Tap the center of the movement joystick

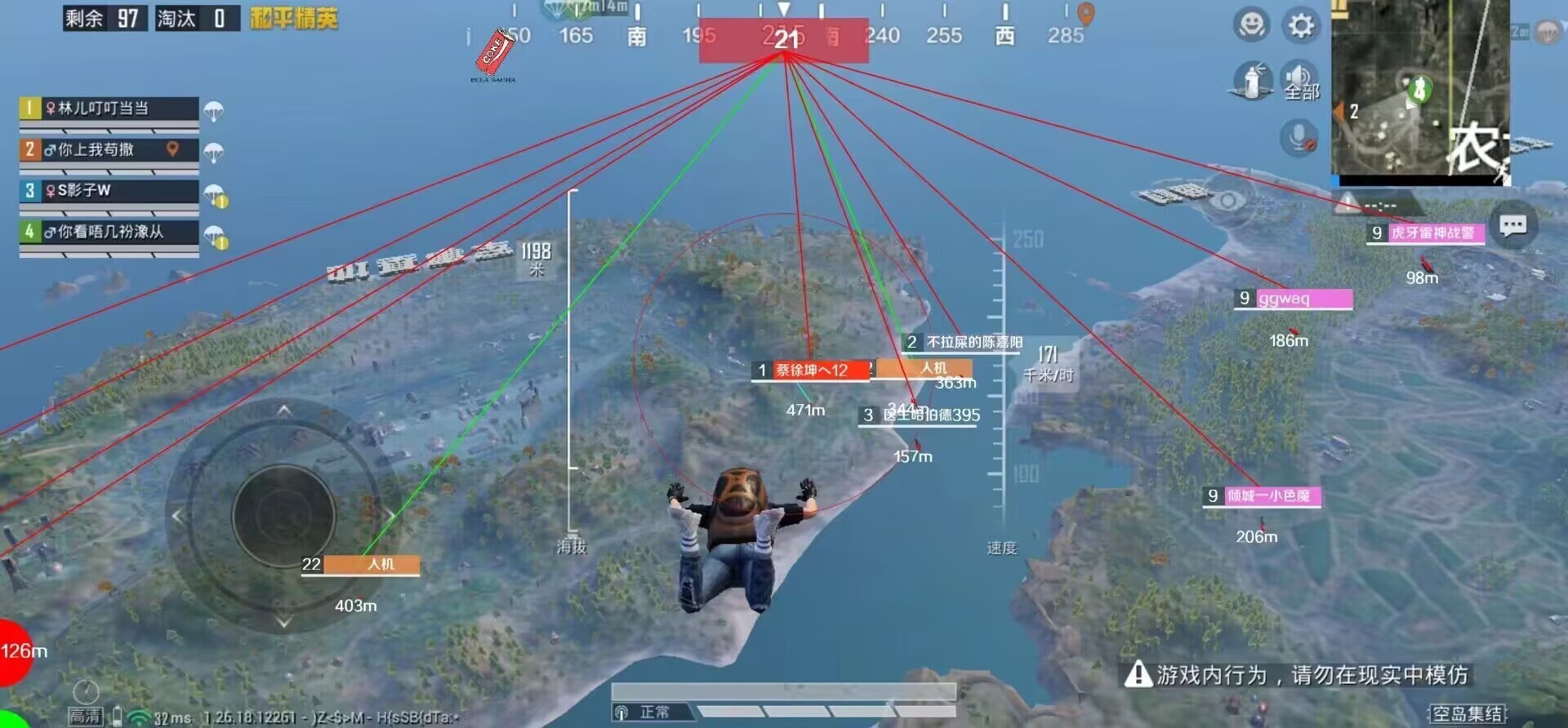point(283,515)
